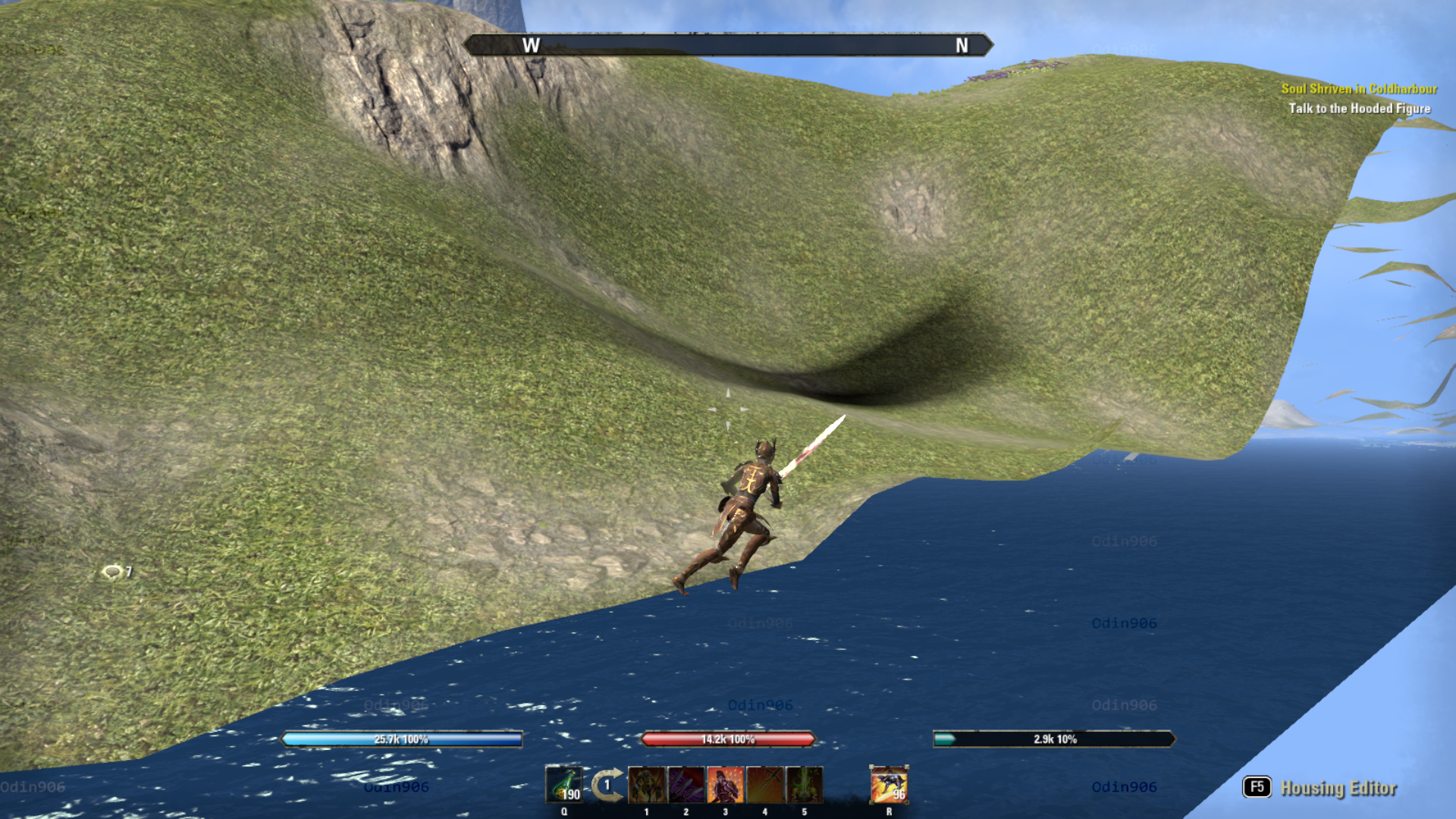Screen dimensions: 1456x819
Task: Activate the armored golden figure ability
Action: [647, 785]
